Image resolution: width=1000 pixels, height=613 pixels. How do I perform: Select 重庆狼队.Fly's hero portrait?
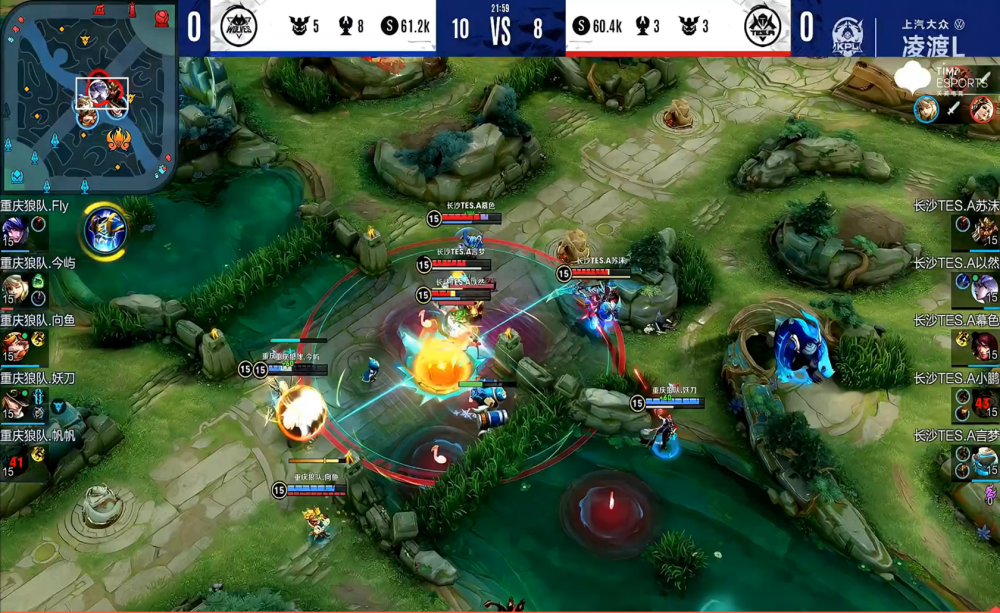pyautogui.click(x=15, y=232)
